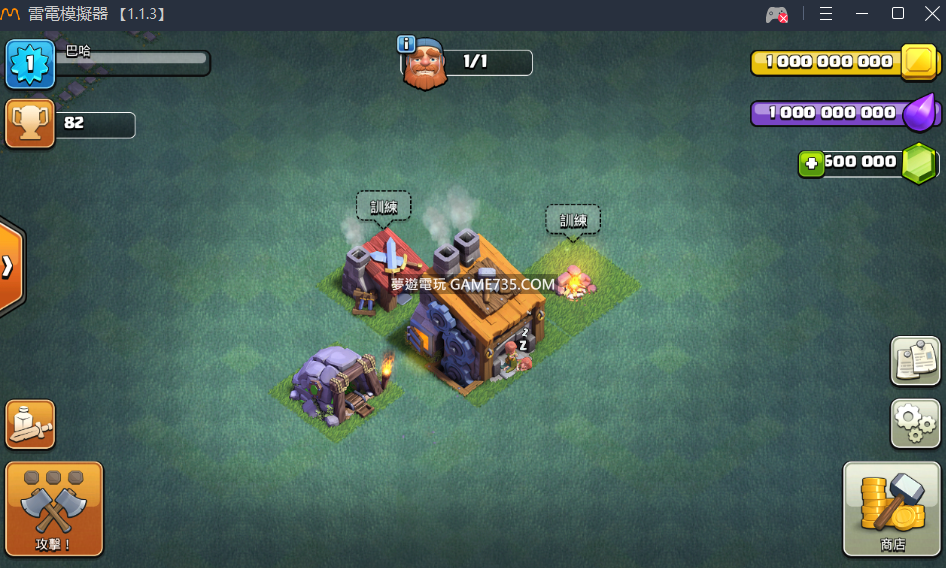Click the 訓練 bubble above the barracks
Image resolution: width=946 pixels, height=568 pixels.
(x=383, y=207)
